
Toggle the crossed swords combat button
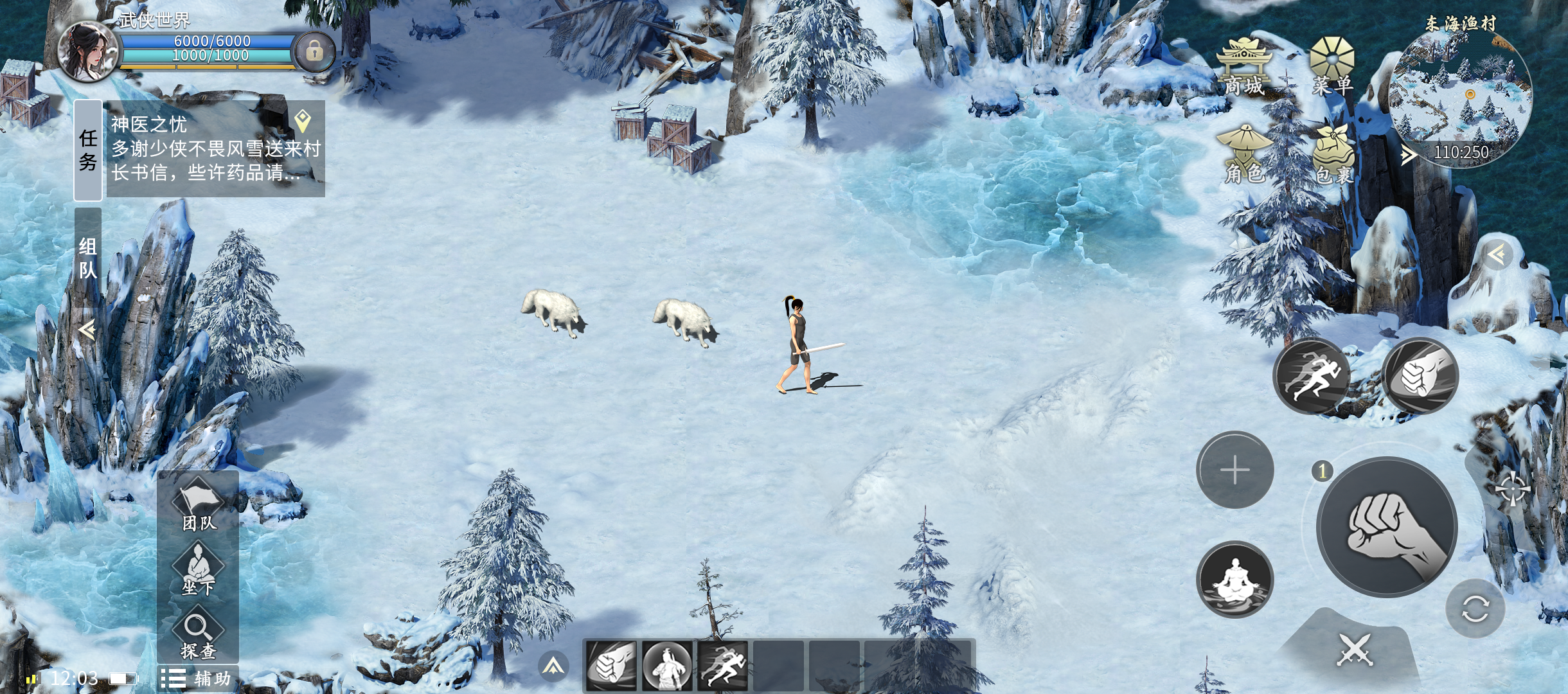1355,650
